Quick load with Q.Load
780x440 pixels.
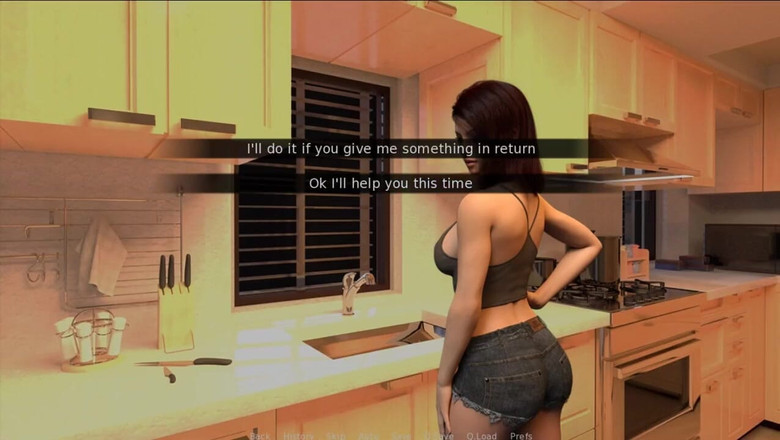(481, 436)
